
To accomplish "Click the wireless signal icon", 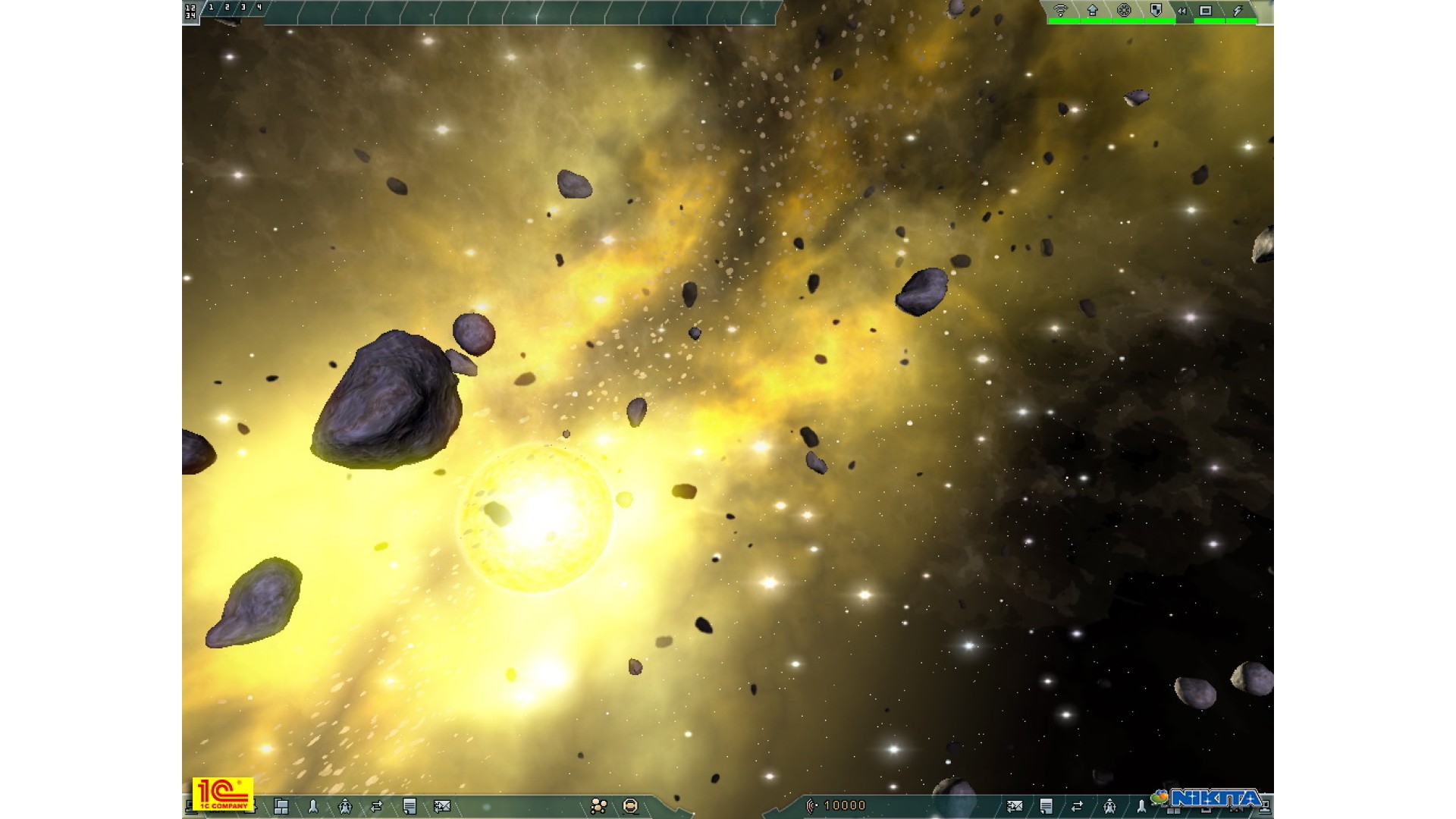I will (x=1061, y=10).
